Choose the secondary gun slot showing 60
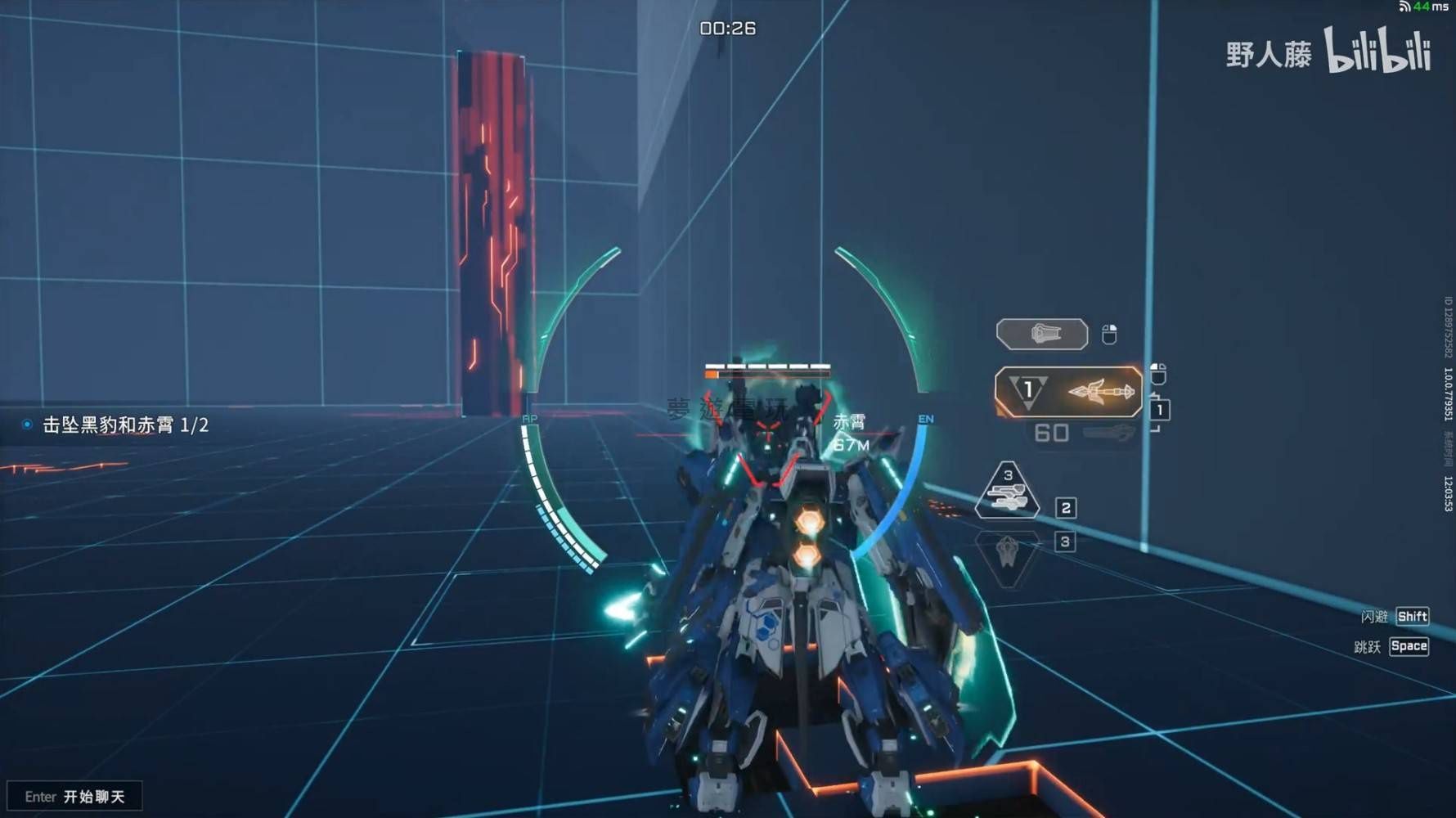Screen dimensions: 1456x818 (1081, 433)
